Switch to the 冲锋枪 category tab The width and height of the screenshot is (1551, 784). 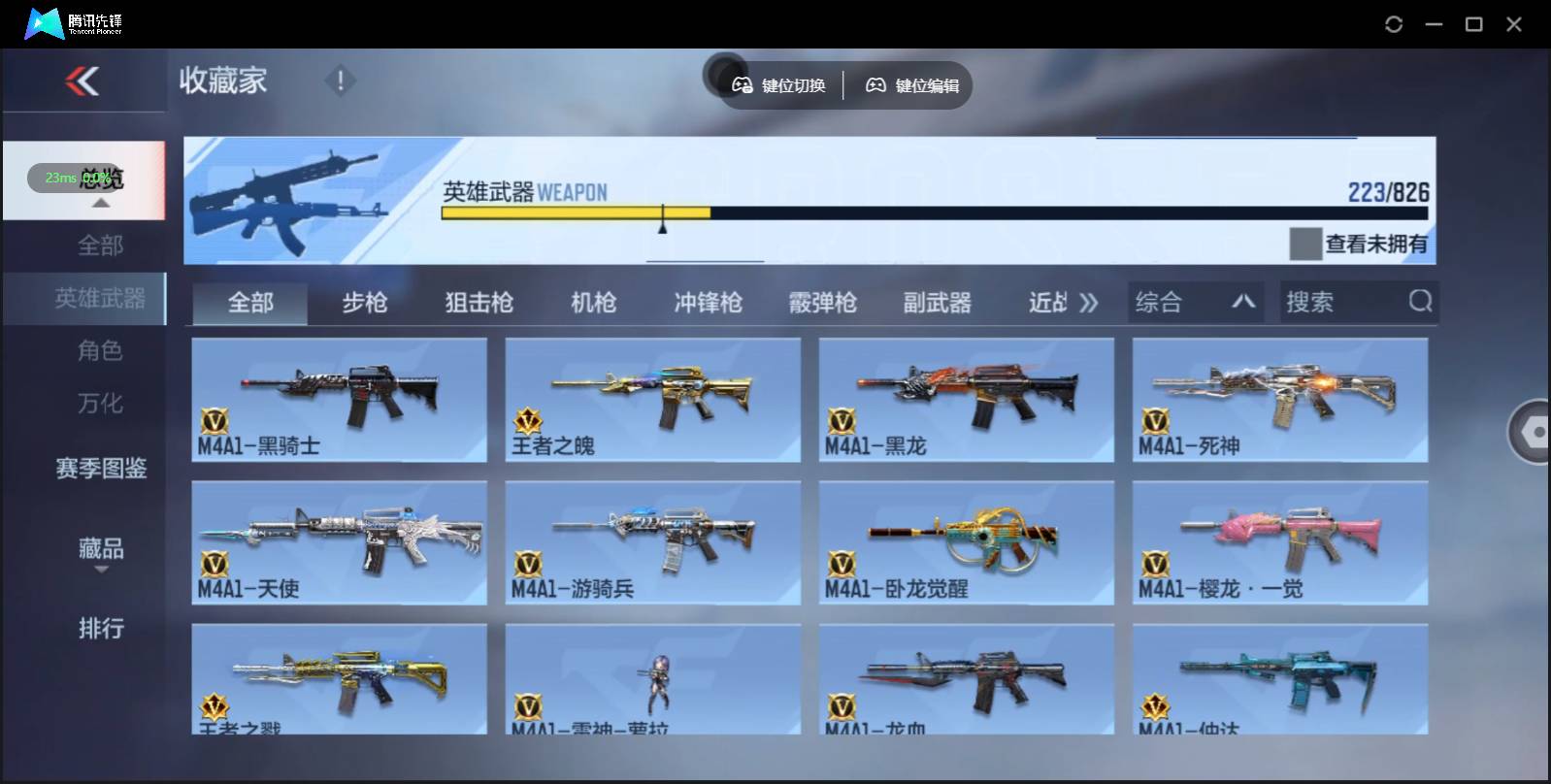(x=706, y=302)
